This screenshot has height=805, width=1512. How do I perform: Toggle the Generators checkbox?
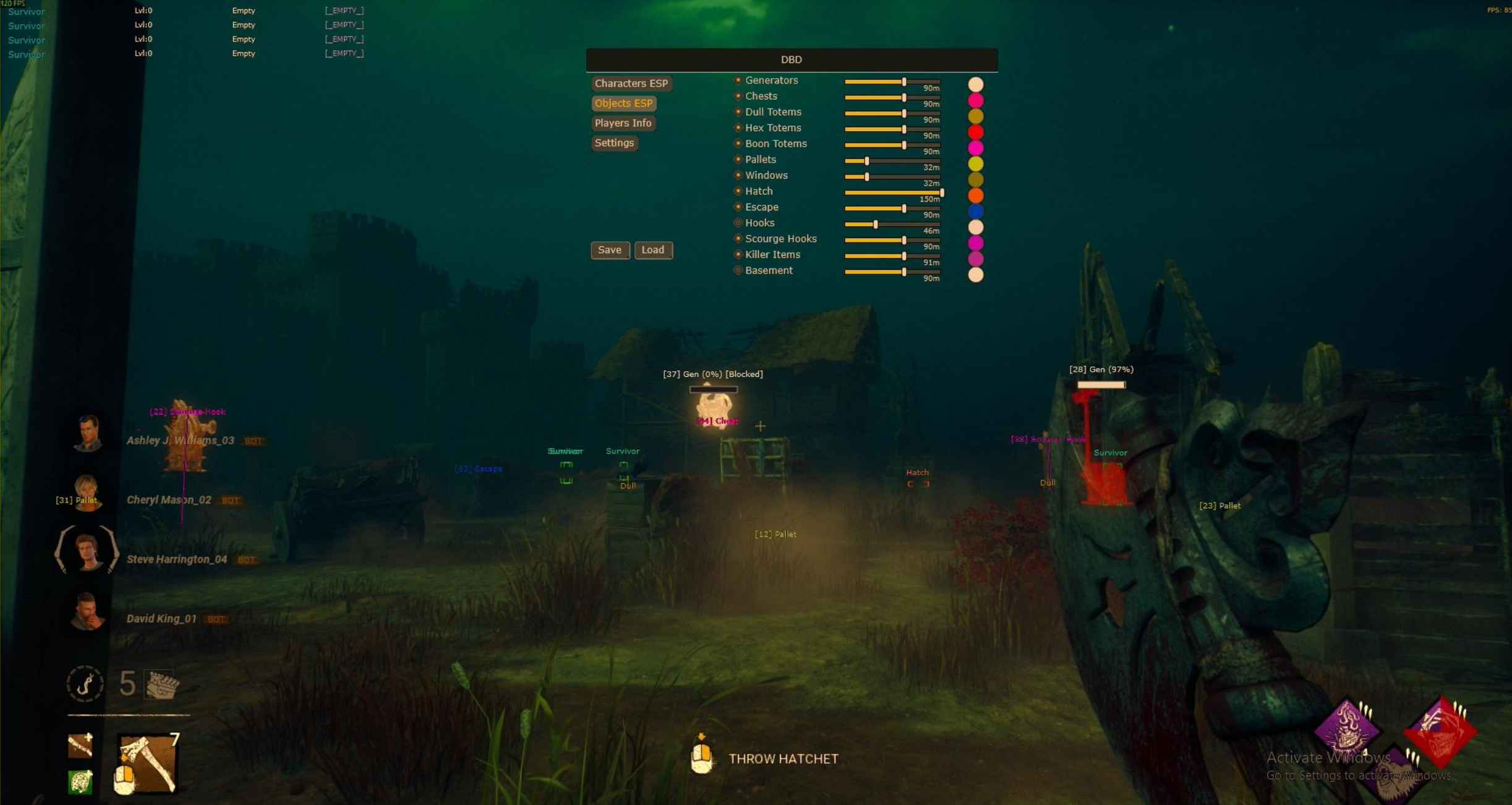[x=738, y=80]
